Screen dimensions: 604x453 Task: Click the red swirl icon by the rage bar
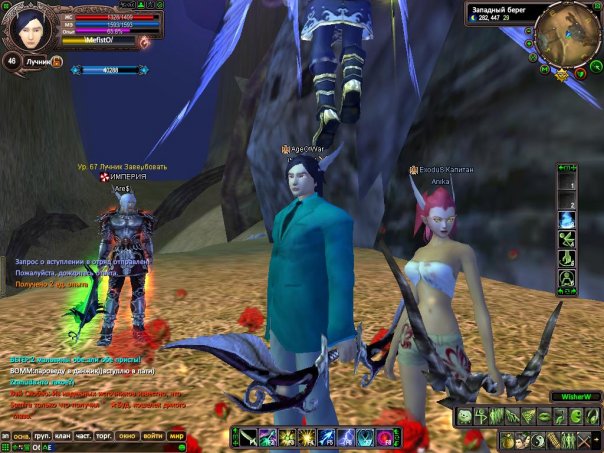tap(145, 41)
